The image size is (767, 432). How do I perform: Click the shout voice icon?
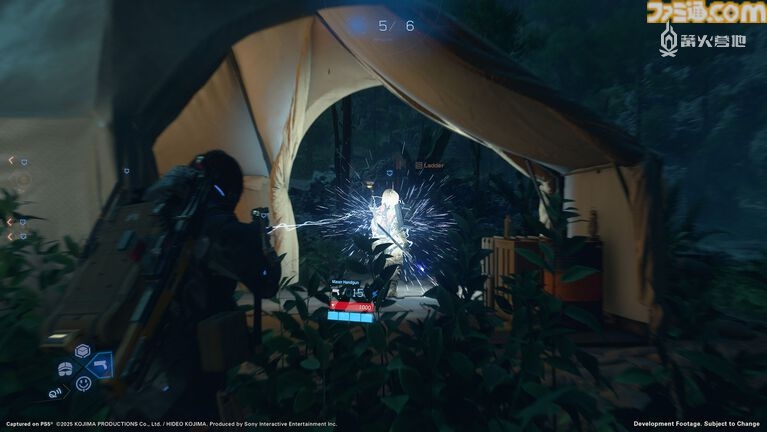pos(53,392)
